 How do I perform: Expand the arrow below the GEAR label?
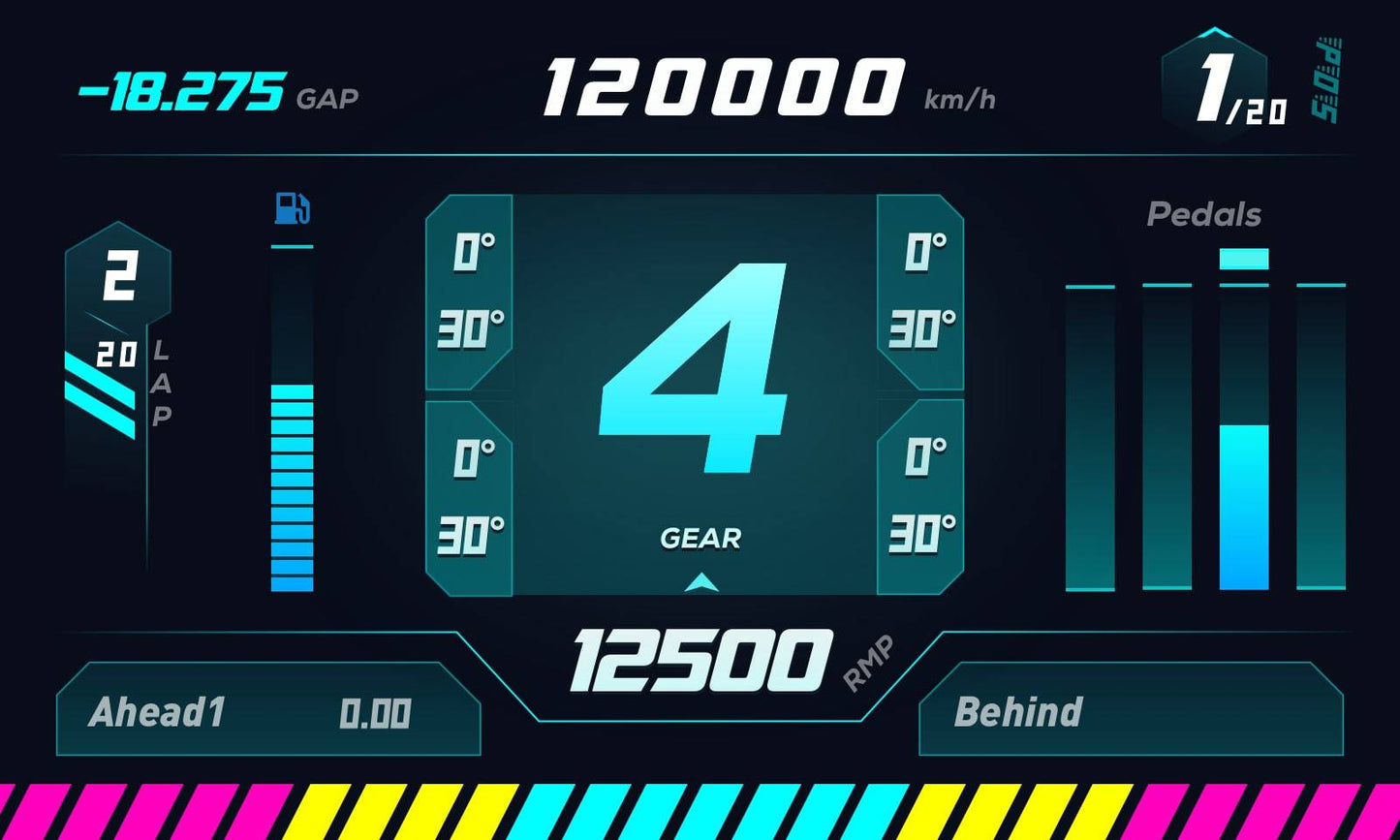(x=700, y=582)
